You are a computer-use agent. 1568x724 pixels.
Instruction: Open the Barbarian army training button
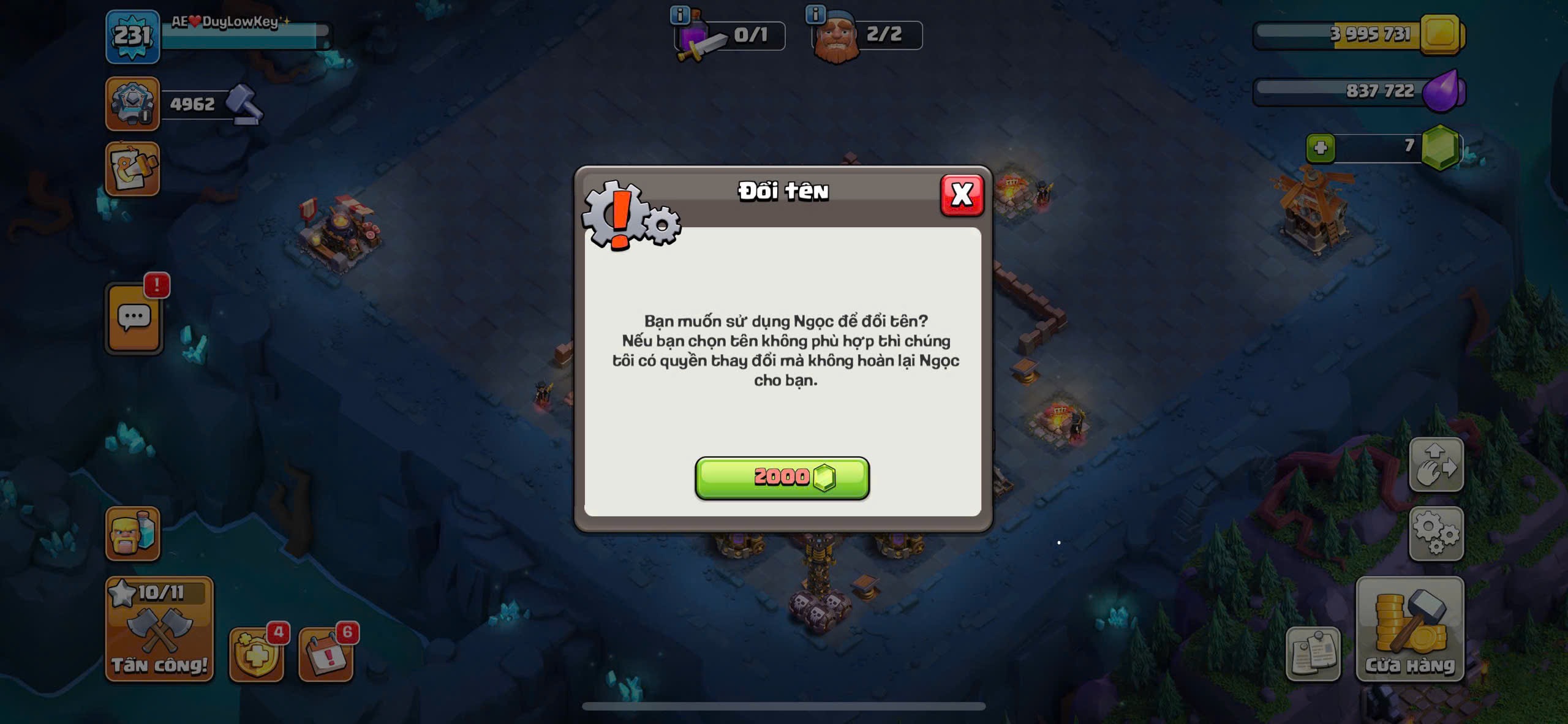[132, 534]
